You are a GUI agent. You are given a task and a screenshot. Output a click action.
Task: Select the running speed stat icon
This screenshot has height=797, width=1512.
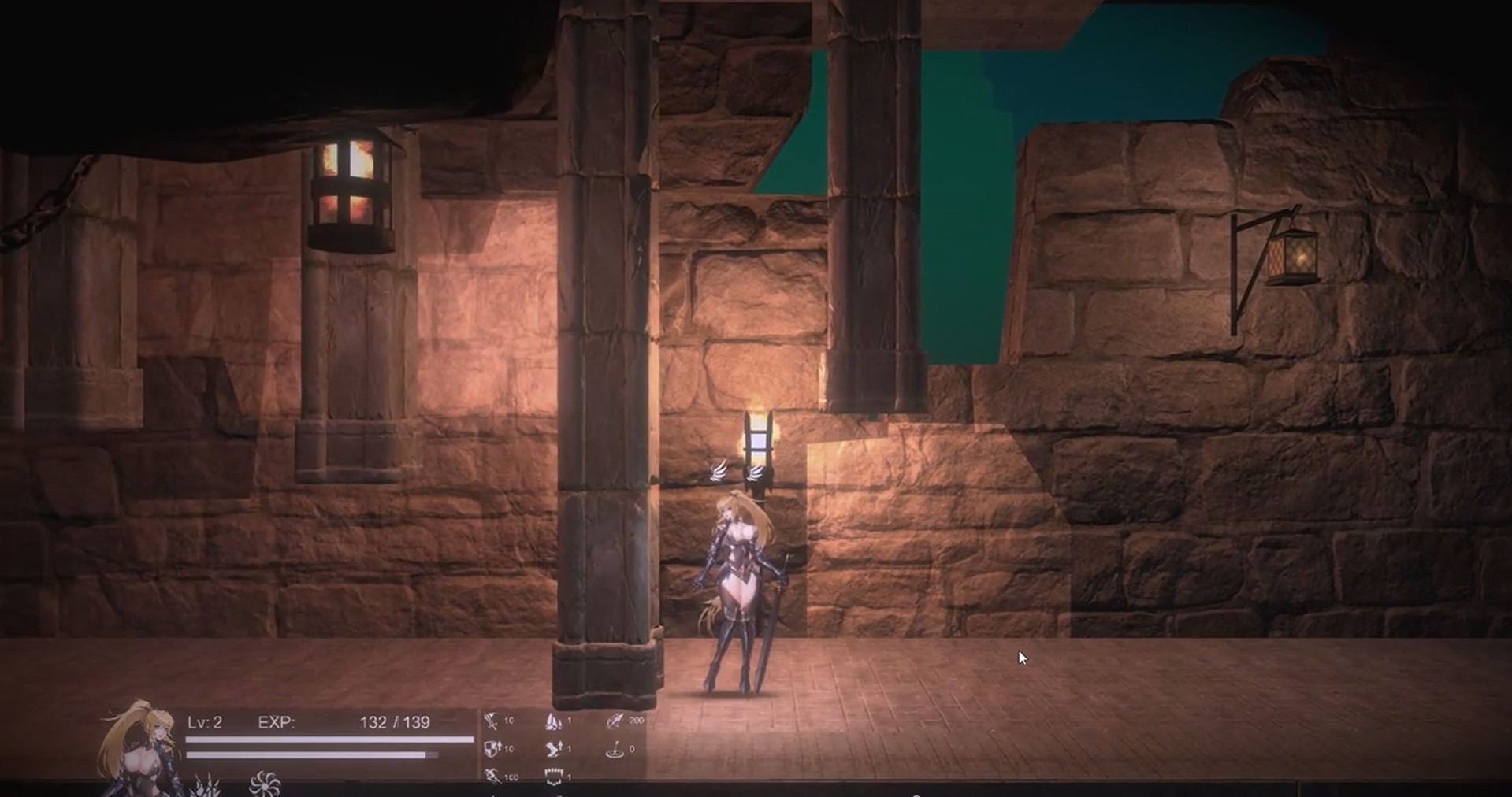[492, 776]
